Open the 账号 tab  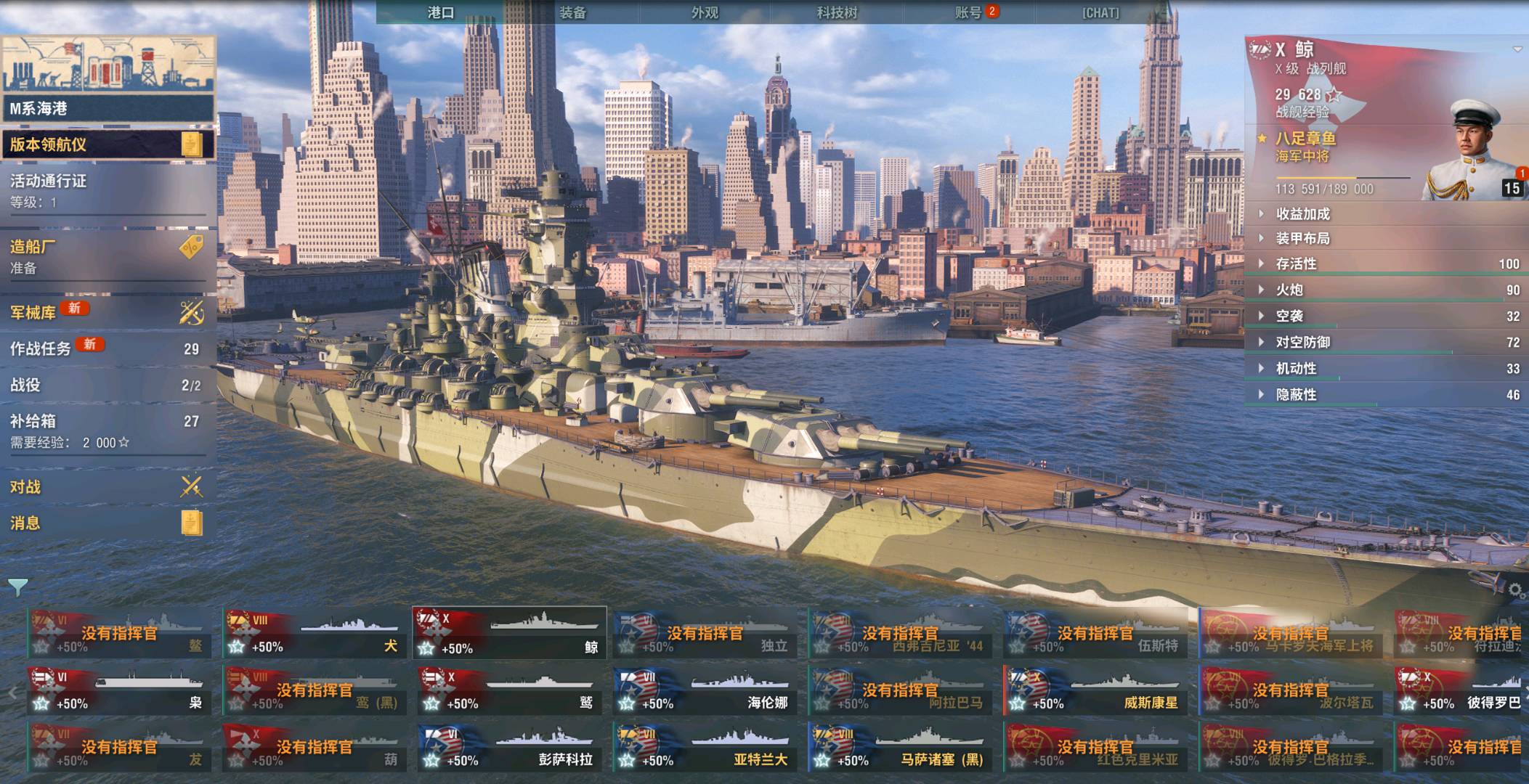tap(969, 12)
